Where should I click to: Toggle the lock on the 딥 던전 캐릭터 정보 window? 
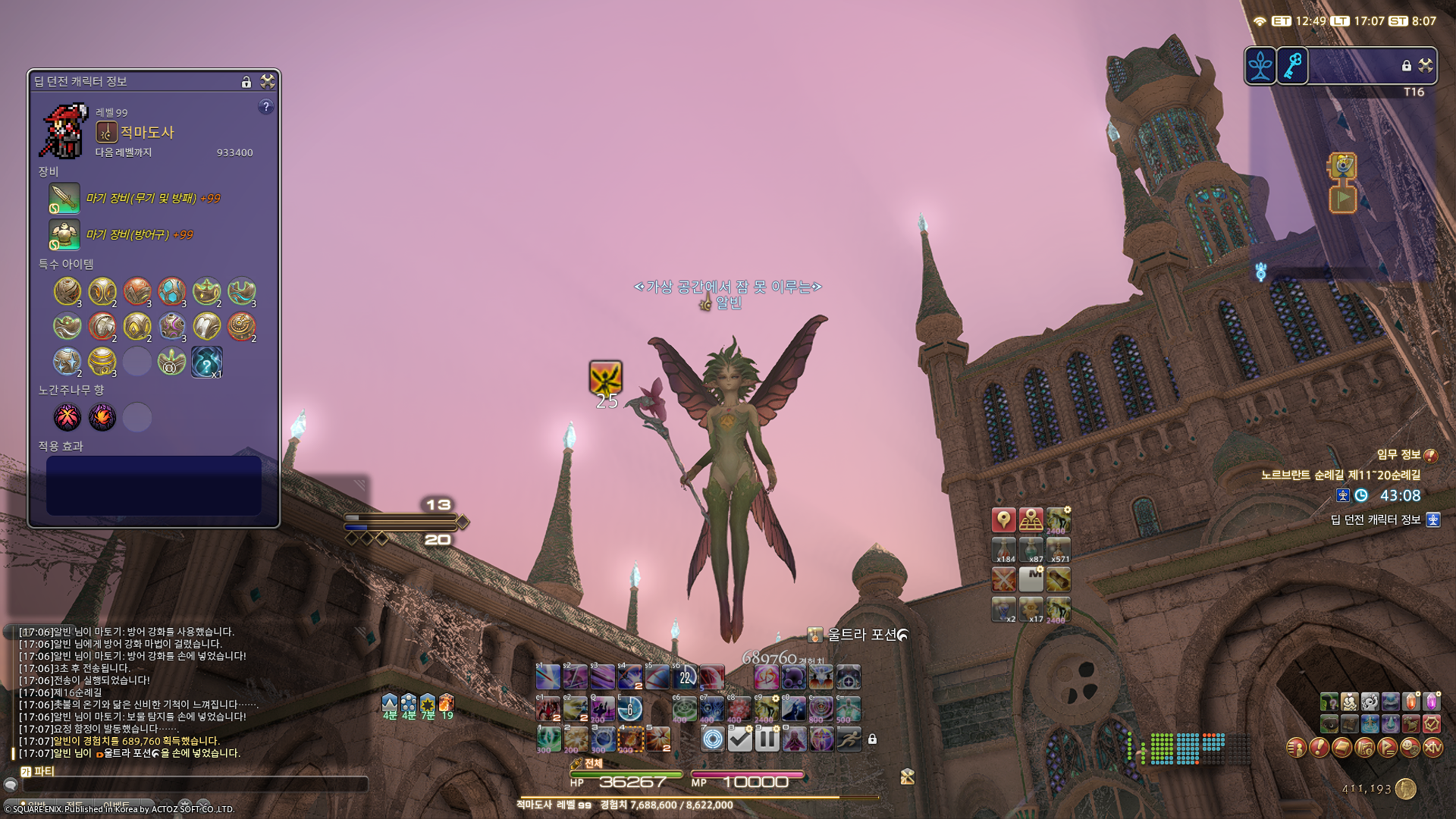tap(246, 82)
